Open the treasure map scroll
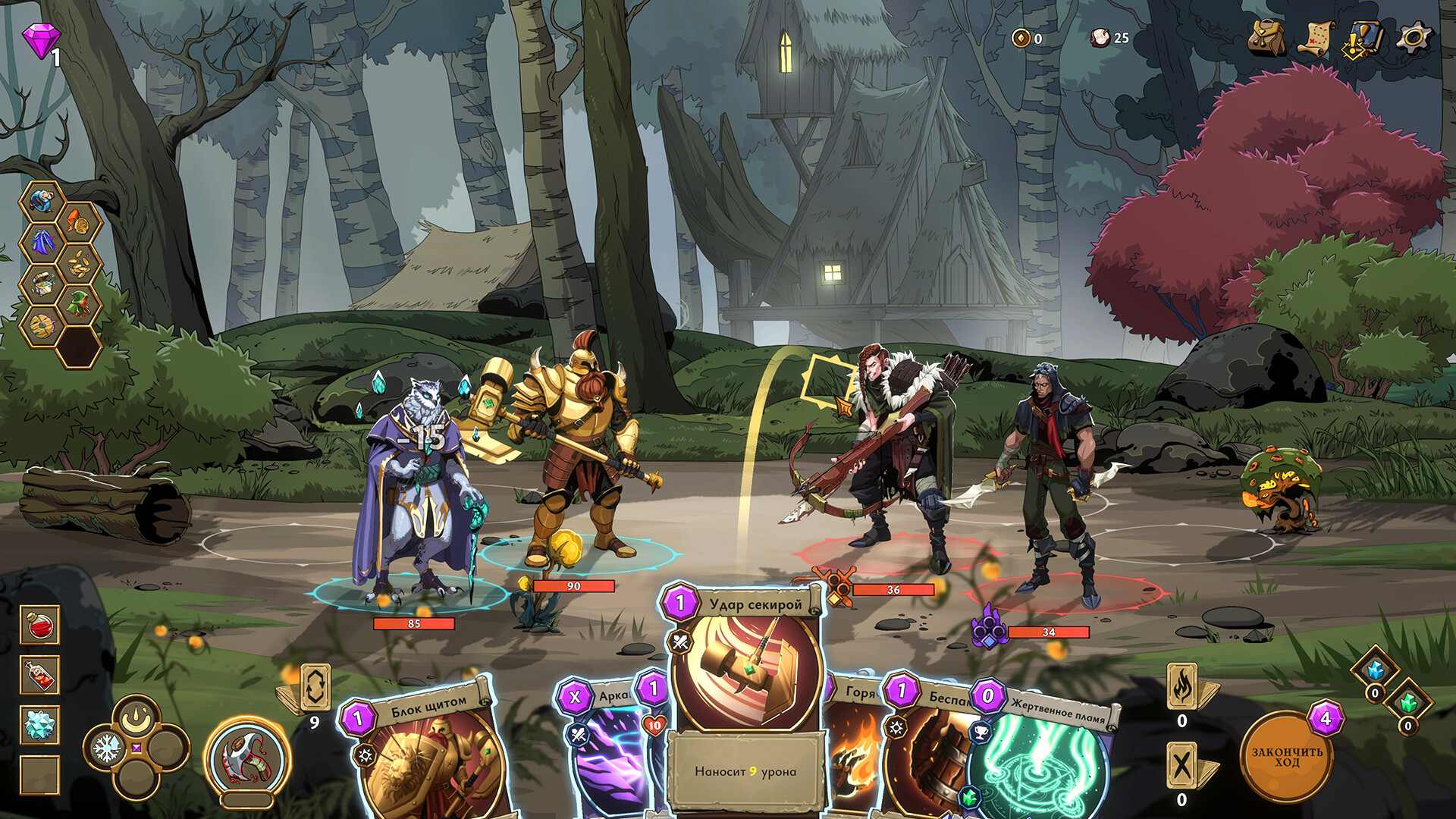This screenshot has height=819, width=1456. (1316, 37)
